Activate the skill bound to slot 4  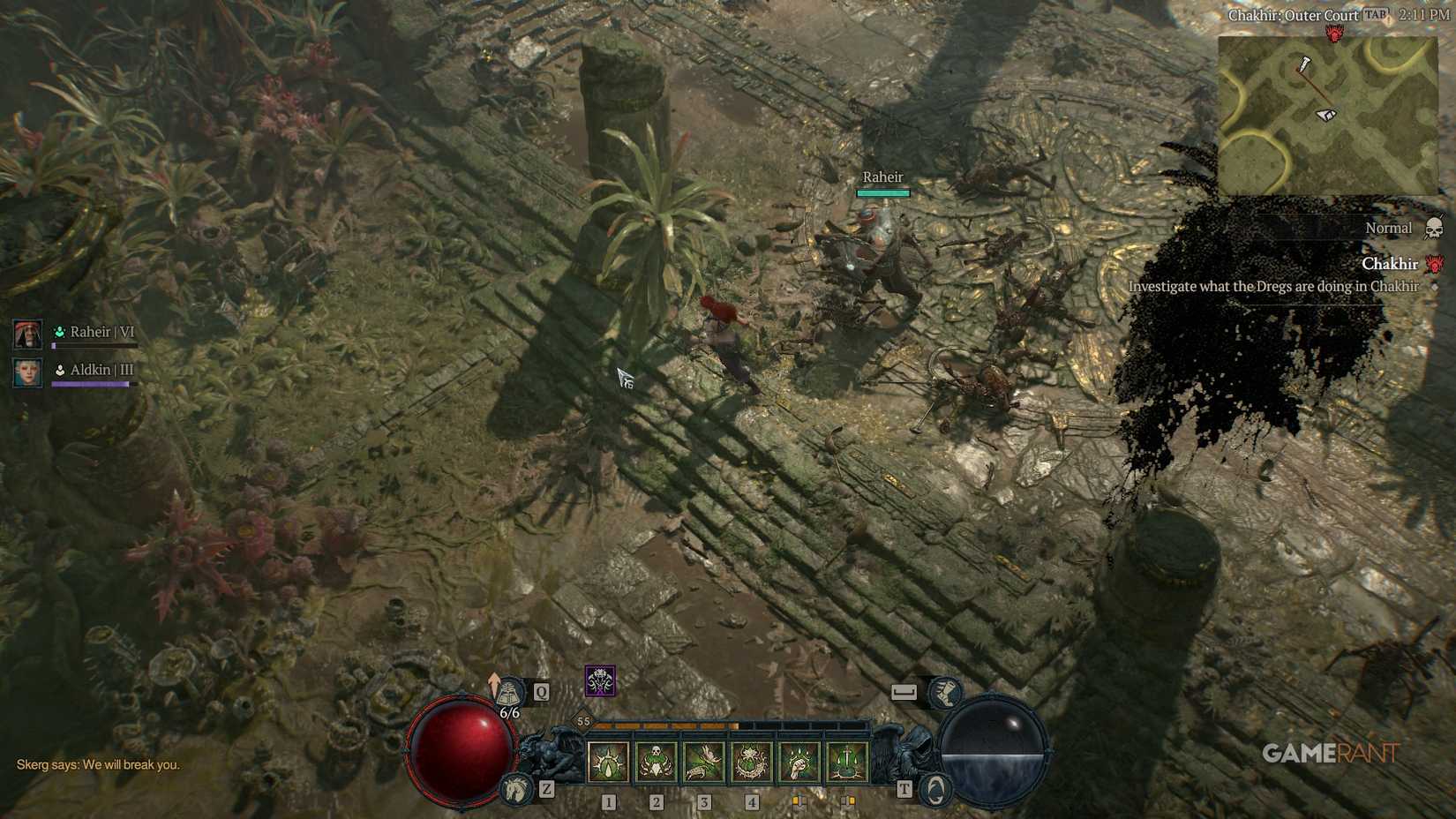[x=753, y=762]
